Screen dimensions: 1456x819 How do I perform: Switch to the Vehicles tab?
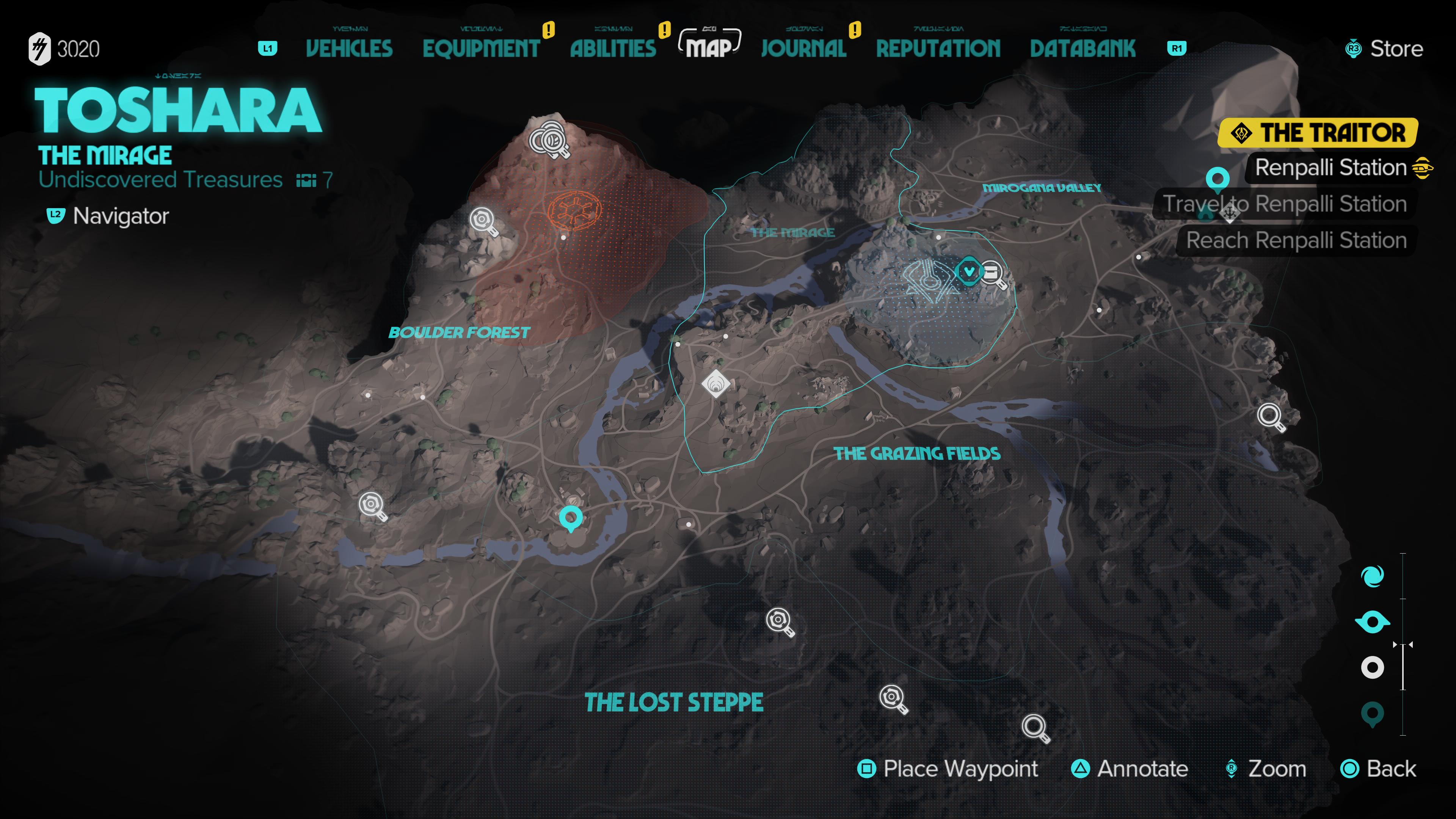pyautogui.click(x=349, y=49)
